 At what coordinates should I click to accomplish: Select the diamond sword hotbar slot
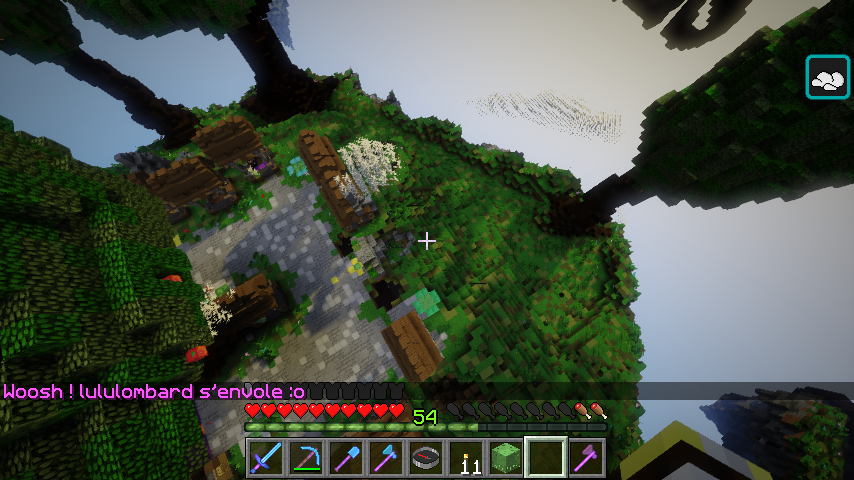pos(266,458)
